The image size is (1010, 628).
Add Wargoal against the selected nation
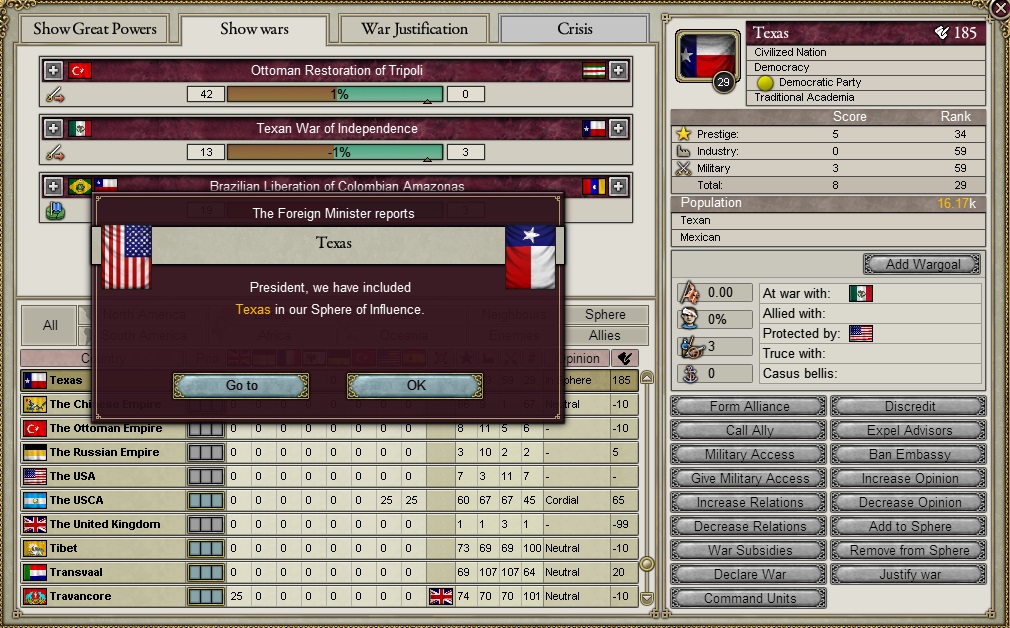tap(921, 265)
